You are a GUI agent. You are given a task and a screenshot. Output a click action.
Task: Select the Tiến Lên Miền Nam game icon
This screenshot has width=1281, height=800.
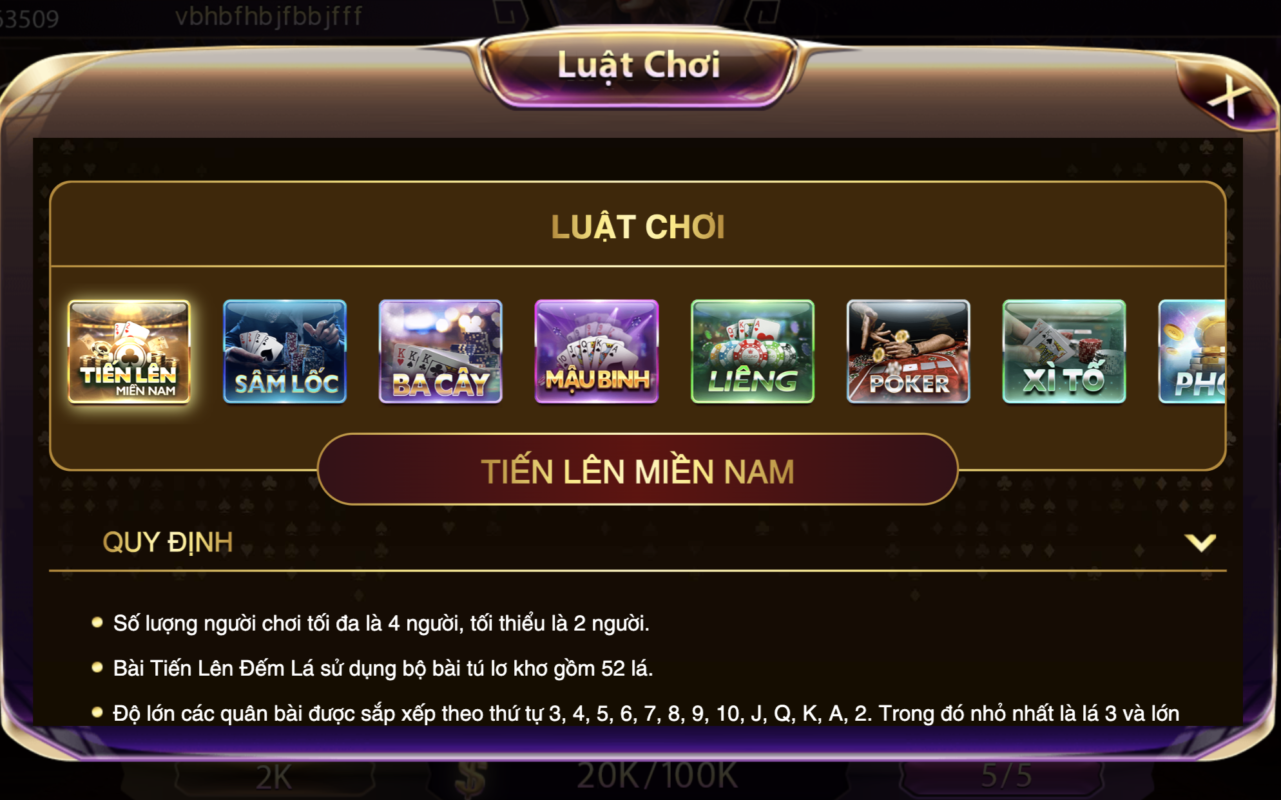point(129,351)
